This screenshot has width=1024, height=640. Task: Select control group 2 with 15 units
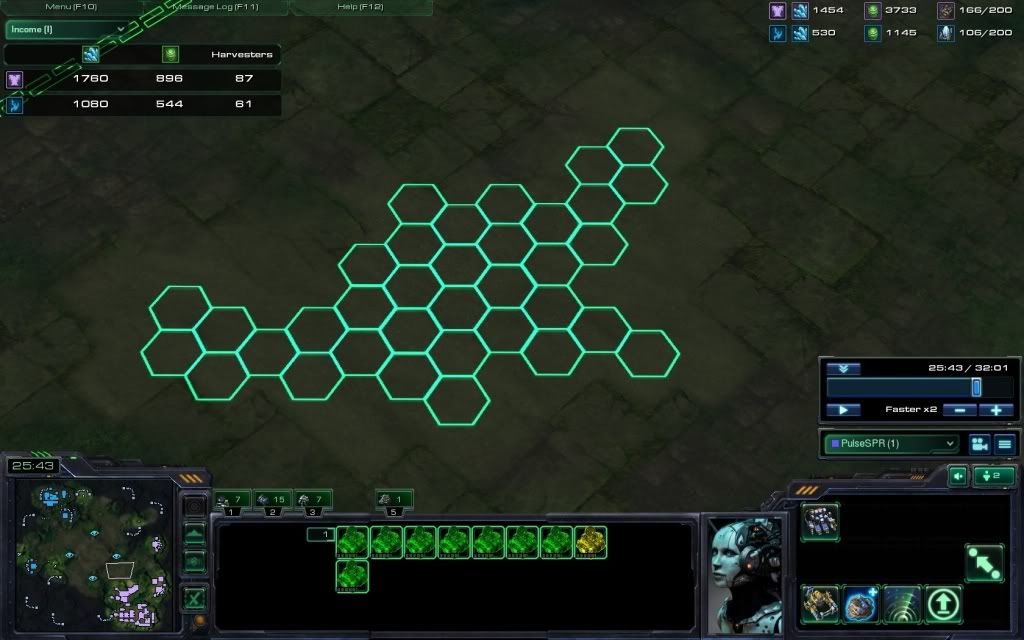273,499
